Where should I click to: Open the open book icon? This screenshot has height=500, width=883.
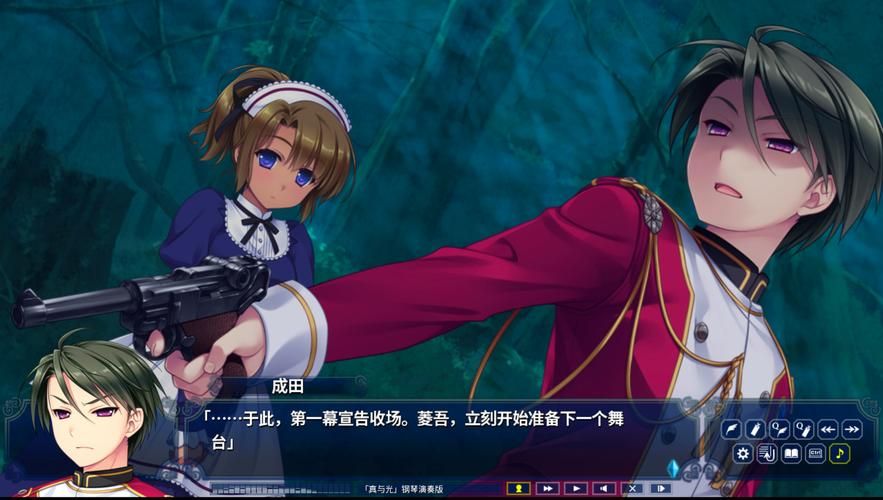click(791, 453)
